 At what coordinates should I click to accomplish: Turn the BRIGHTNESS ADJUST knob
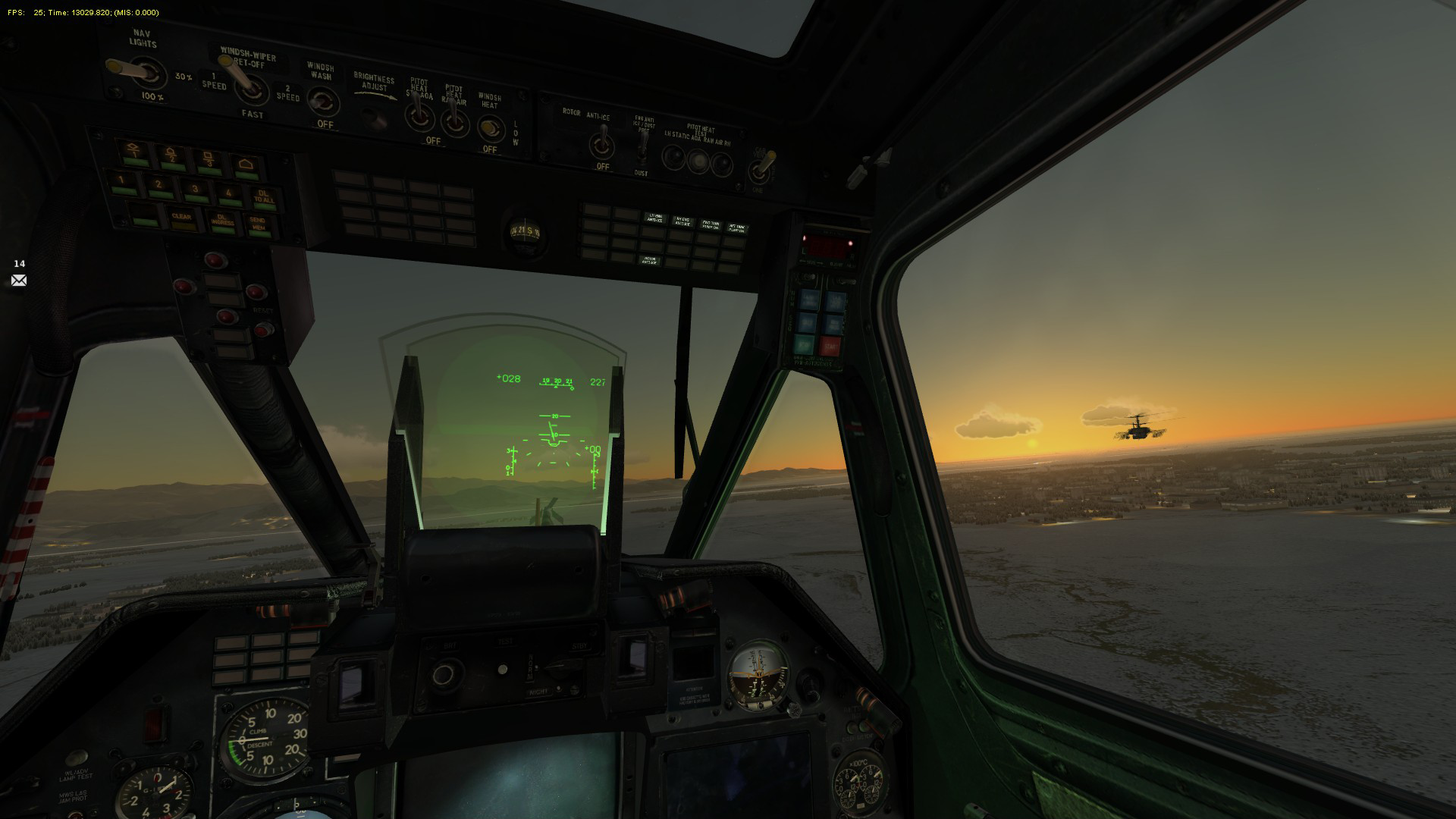click(x=372, y=117)
